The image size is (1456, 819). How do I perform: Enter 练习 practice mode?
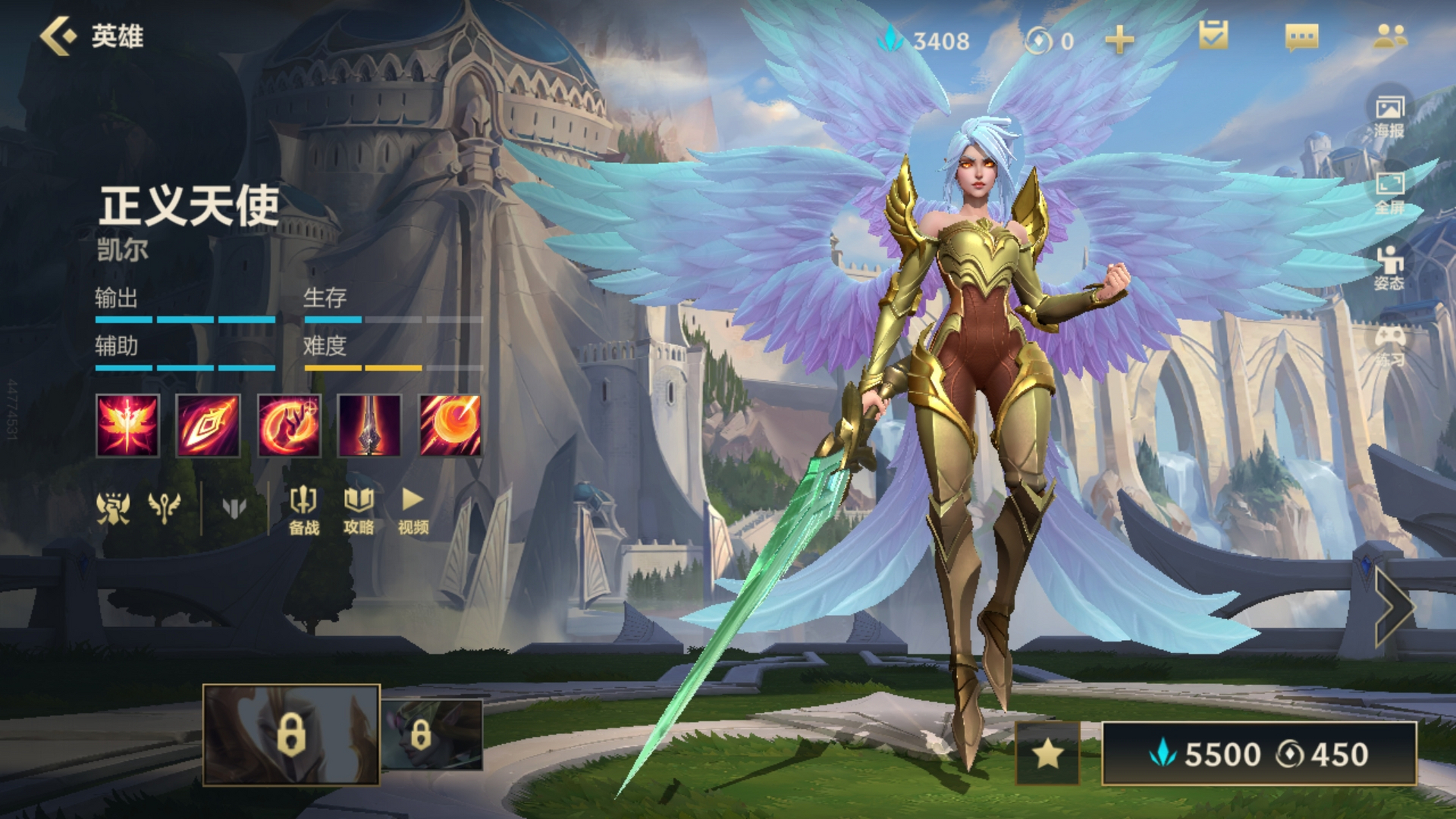pos(1389,346)
